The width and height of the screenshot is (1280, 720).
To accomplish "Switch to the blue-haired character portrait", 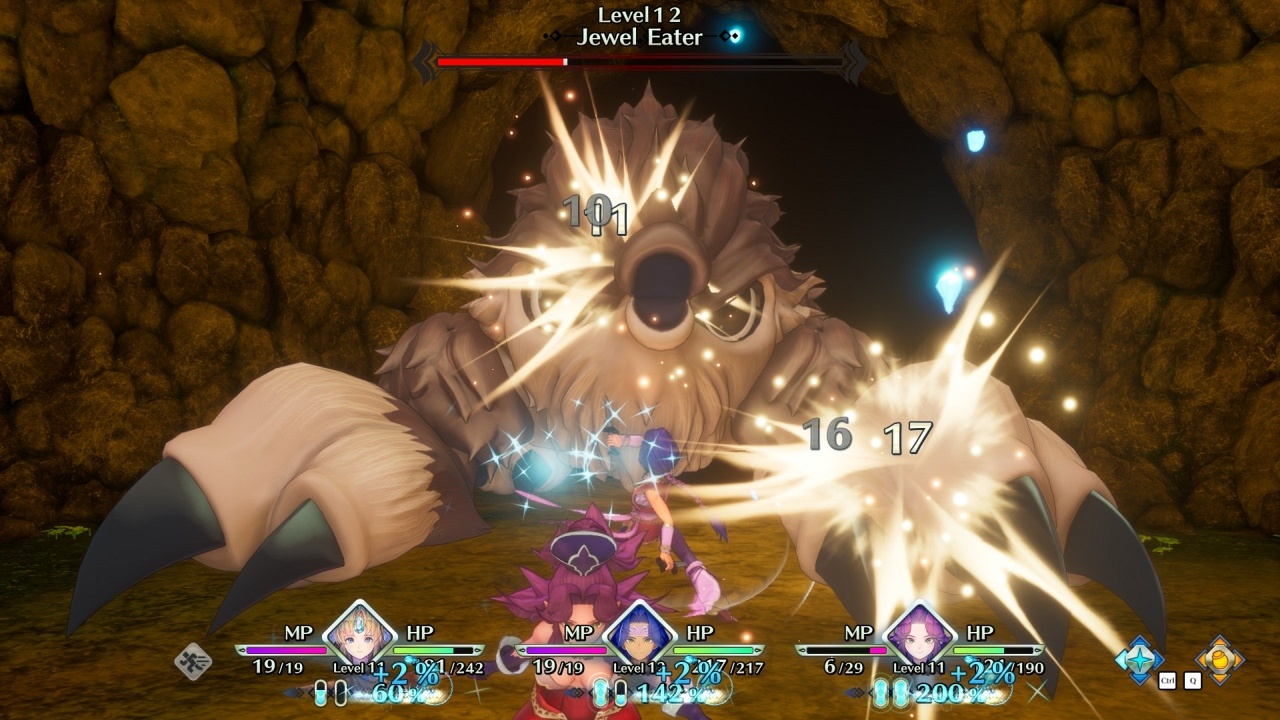I will (x=639, y=632).
